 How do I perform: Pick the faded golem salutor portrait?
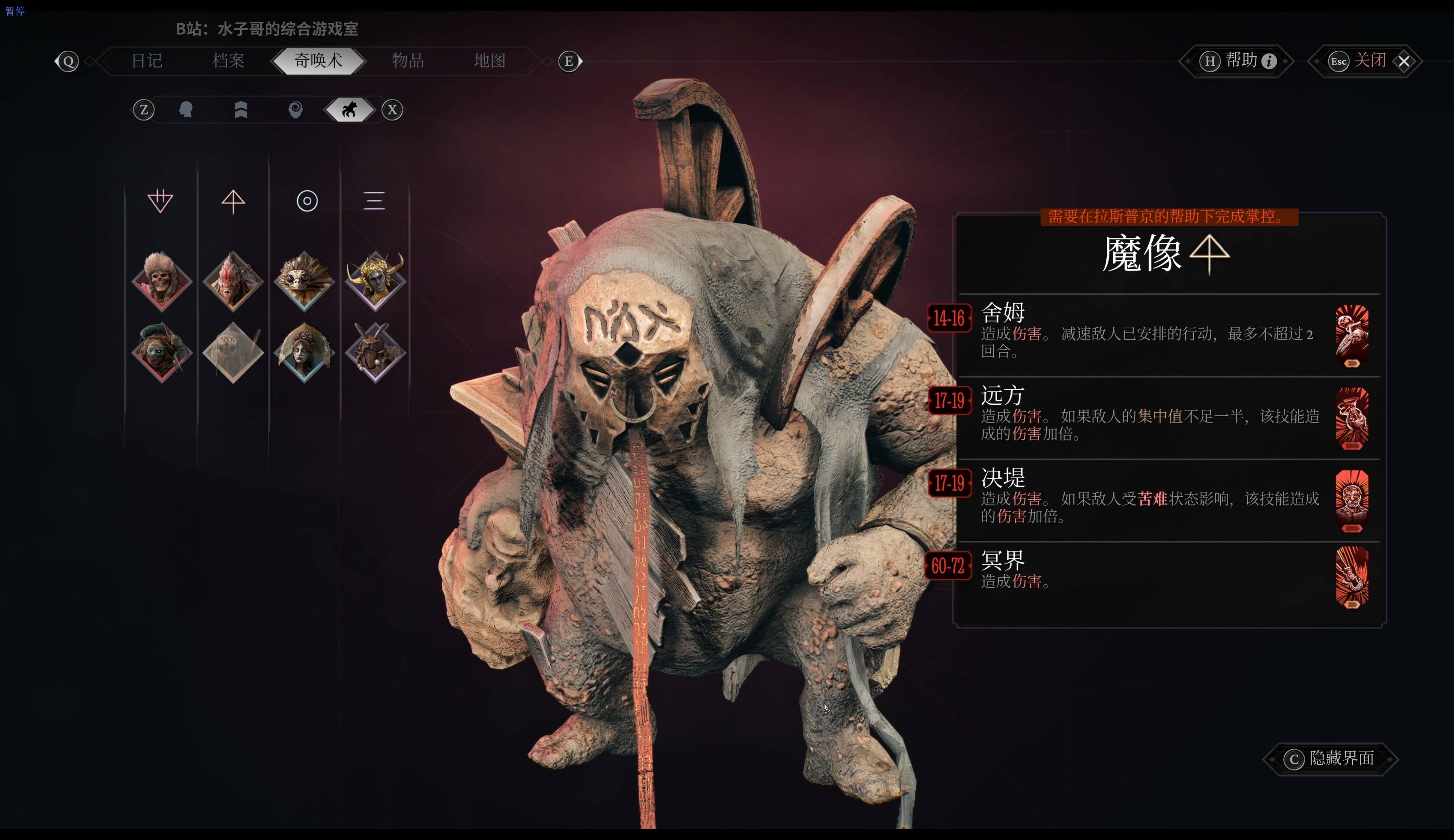(x=233, y=352)
